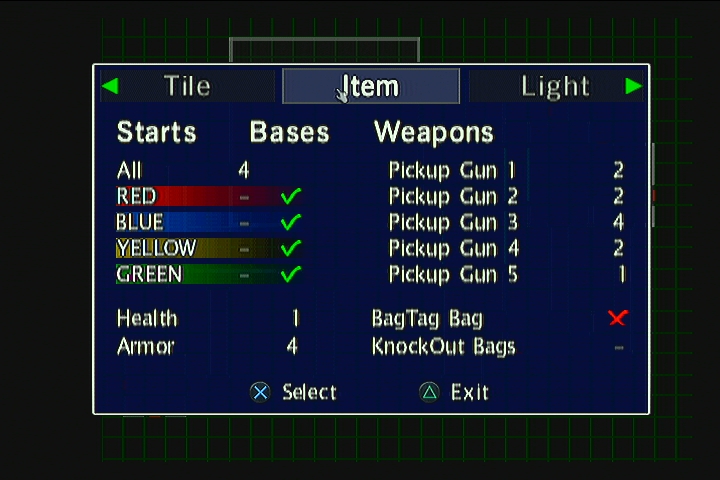Select the Armor item entry

(146, 346)
